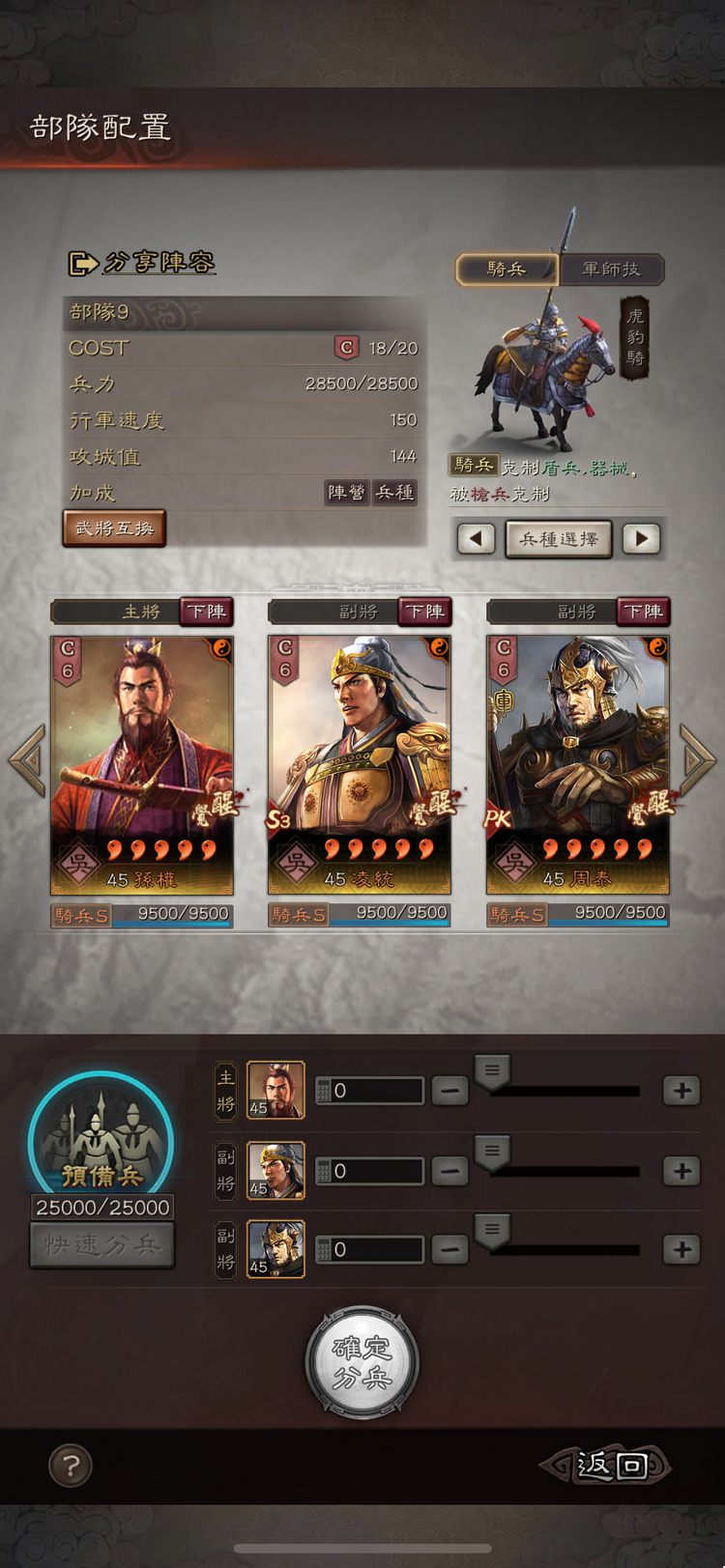Select the 騎兵 cavalry tab

(507, 270)
